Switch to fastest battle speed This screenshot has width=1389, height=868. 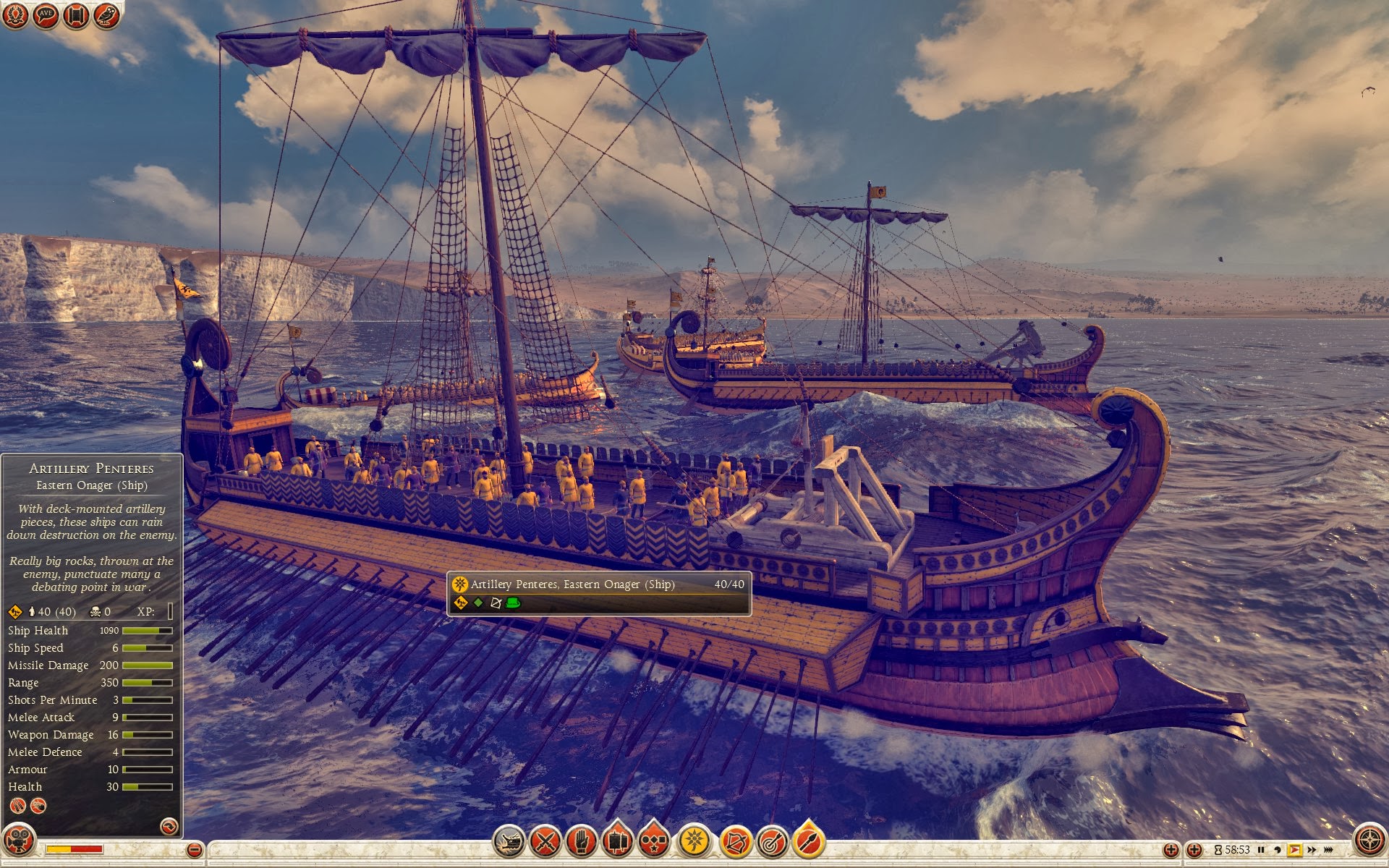click(1328, 850)
